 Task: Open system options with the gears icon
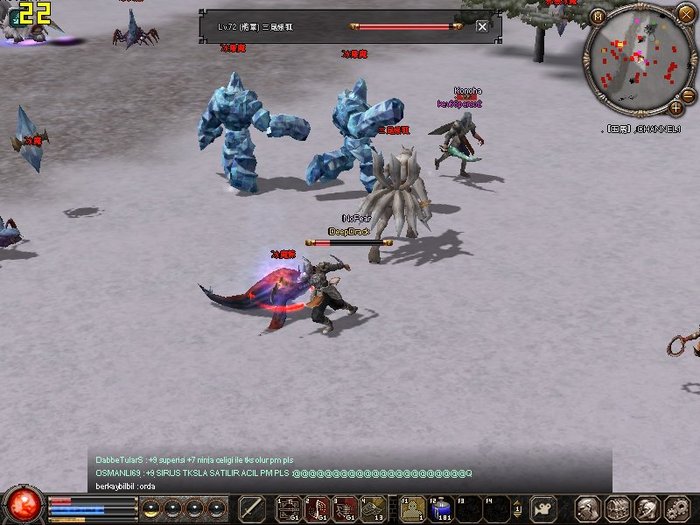[677, 508]
